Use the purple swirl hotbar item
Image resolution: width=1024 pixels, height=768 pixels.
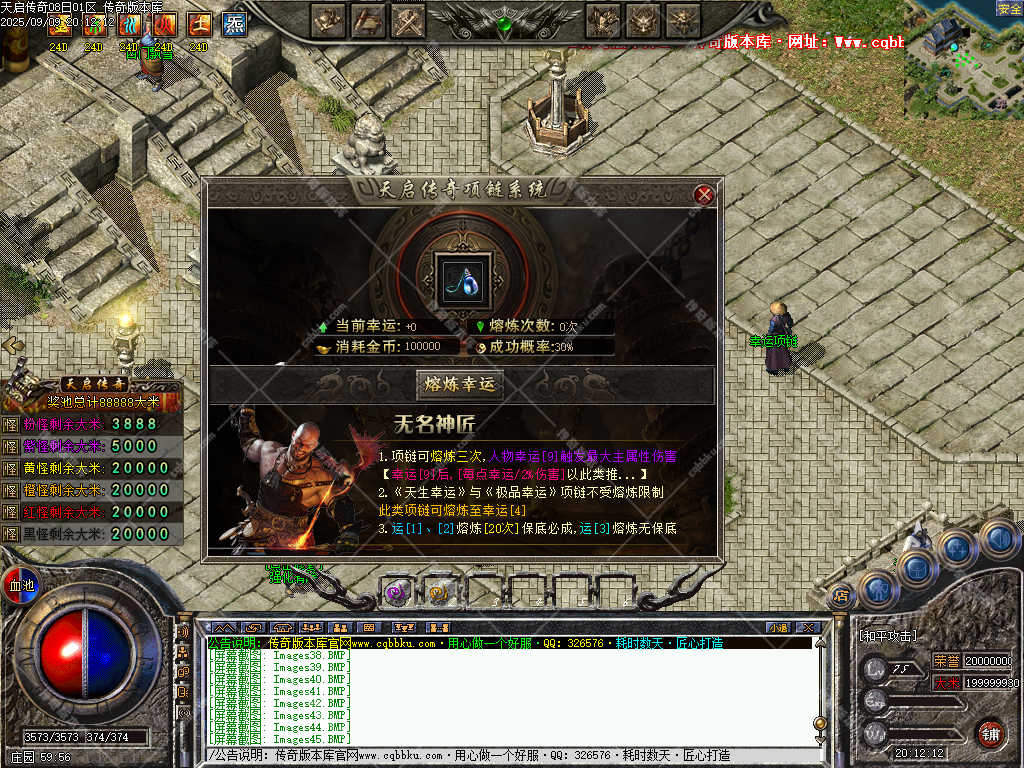pos(397,592)
